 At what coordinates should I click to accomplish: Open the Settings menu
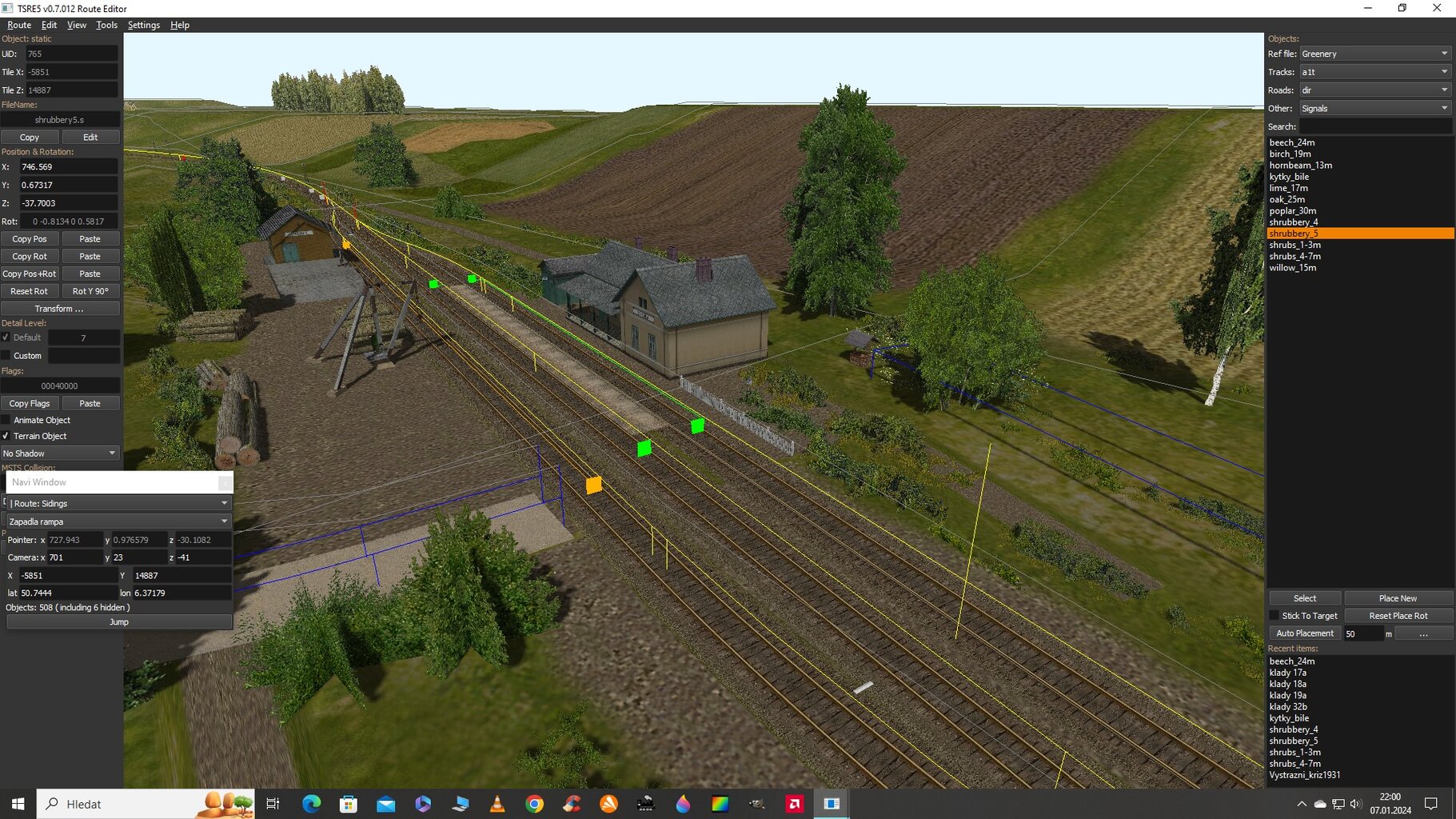(144, 25)
